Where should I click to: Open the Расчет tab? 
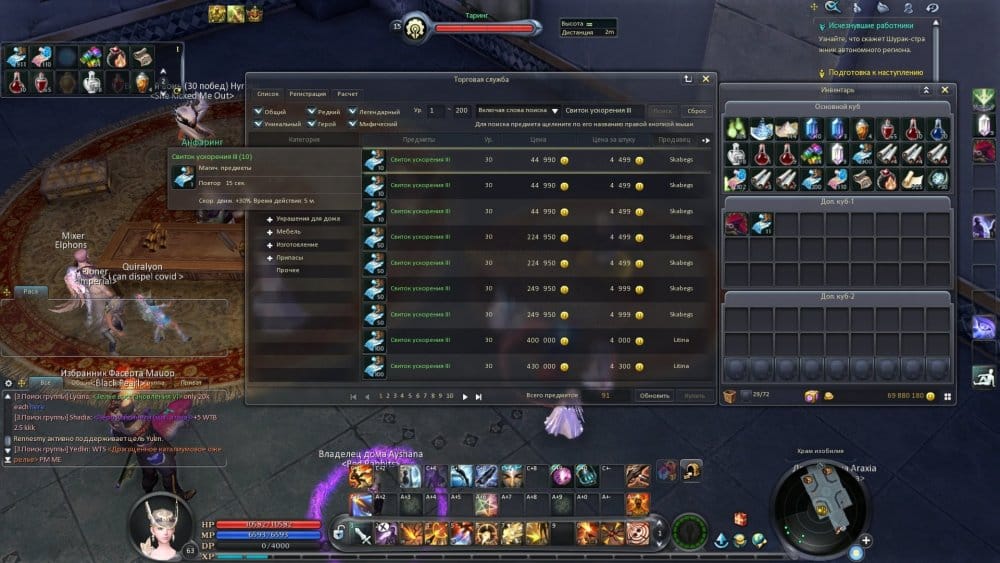[x=347, y=93]
